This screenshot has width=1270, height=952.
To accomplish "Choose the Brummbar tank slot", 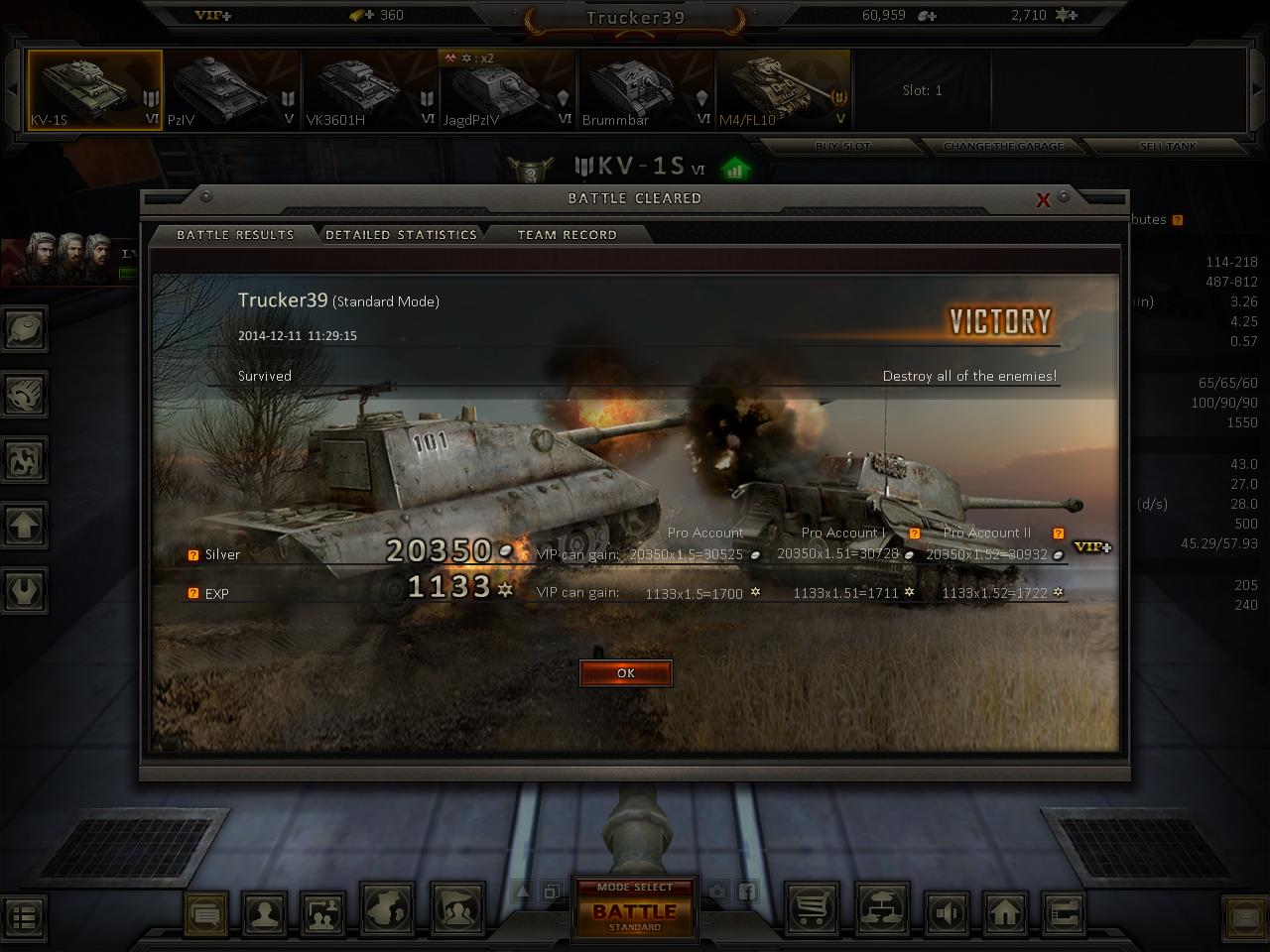I will (x=645, y=91).
